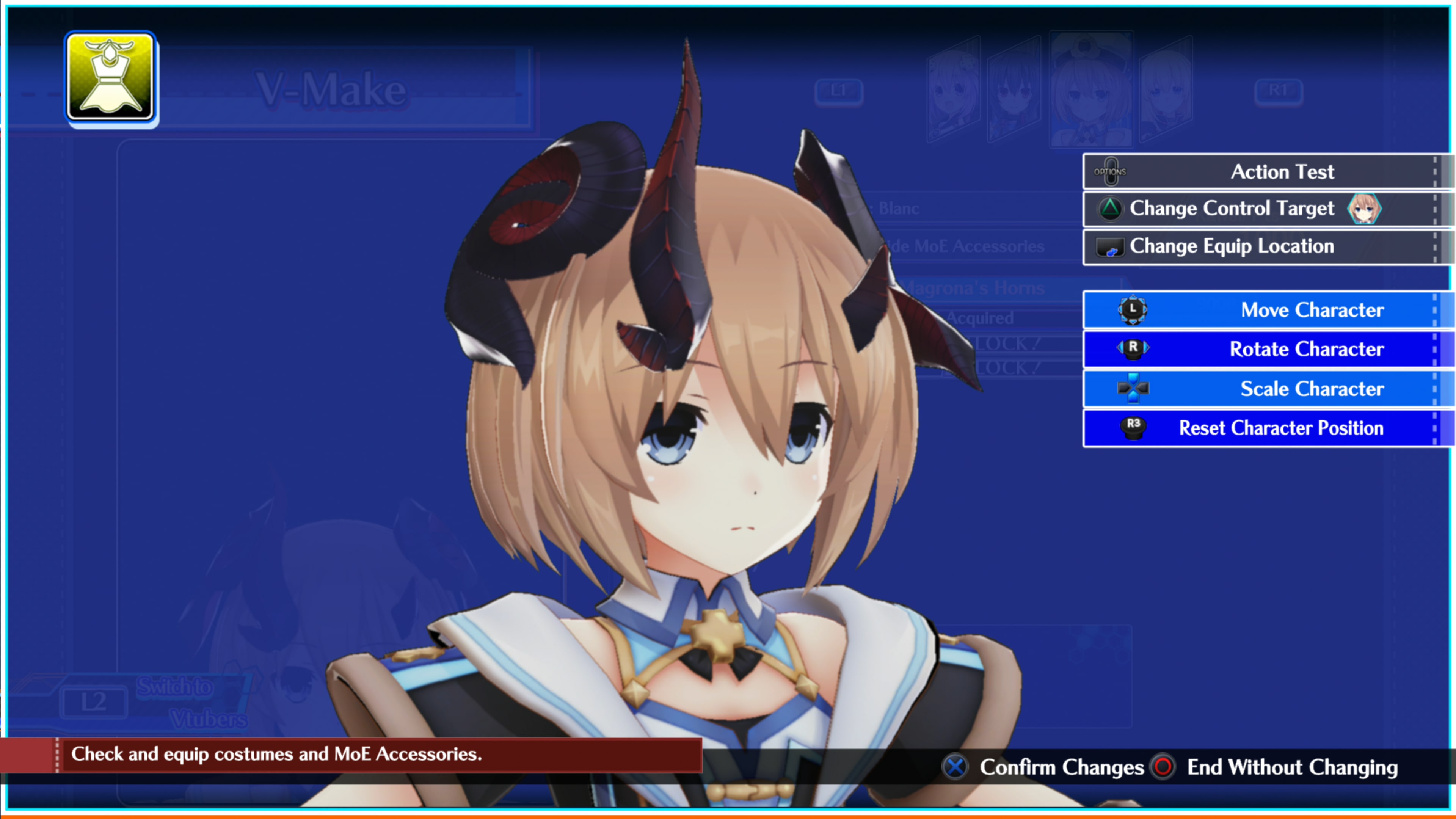Click Confirm Changes
The image size is (1456, 819).
[x=1062, y=767]
